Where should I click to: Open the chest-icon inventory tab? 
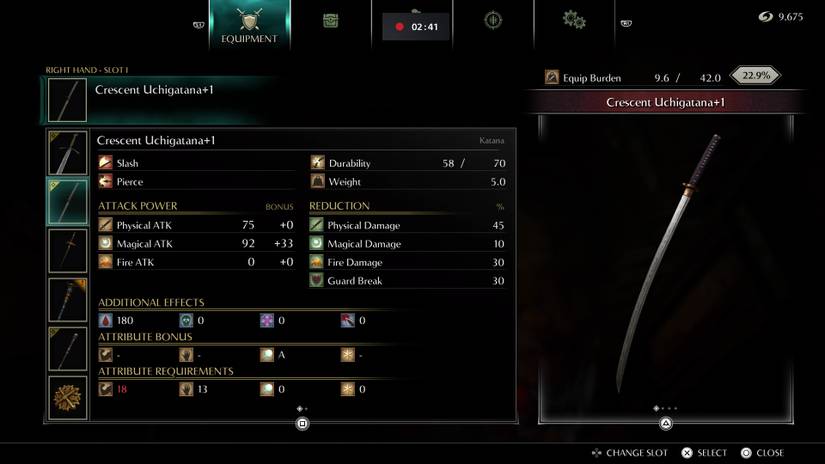pyautogui.click(x=330, y=20)
